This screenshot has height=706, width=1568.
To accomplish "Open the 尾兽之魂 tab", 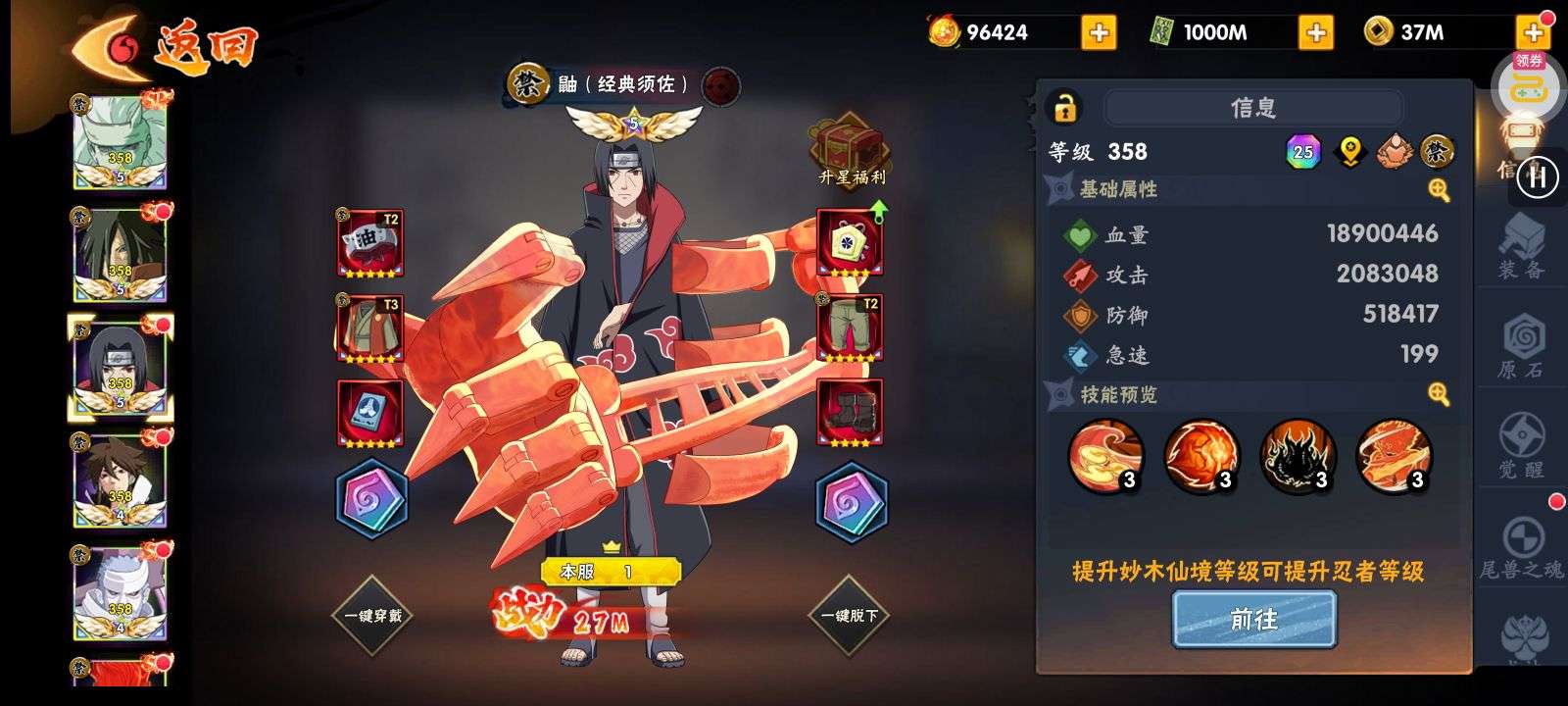I will (x=1521, y=547).
